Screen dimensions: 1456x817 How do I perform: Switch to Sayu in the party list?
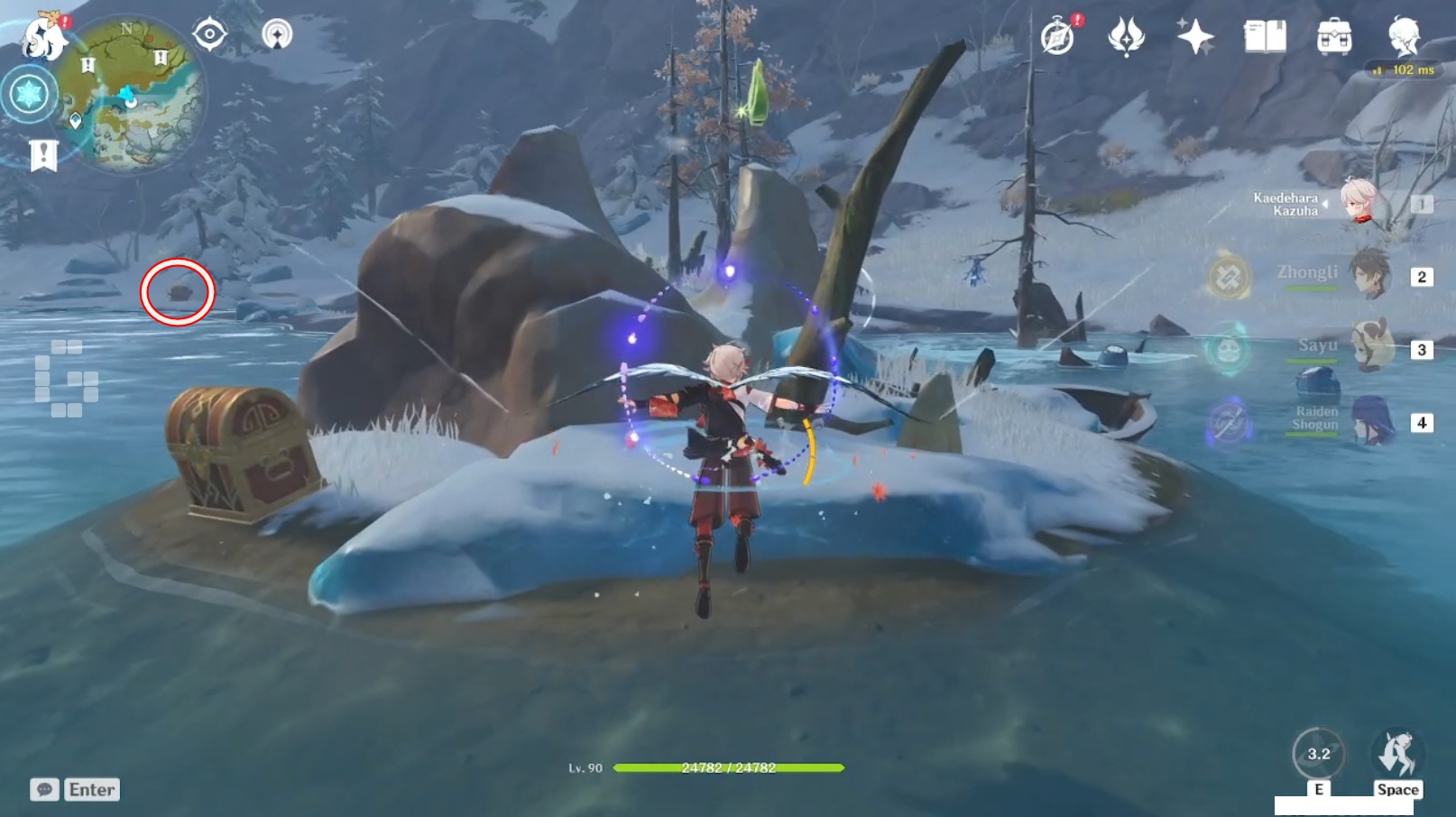coord(1369,347)
